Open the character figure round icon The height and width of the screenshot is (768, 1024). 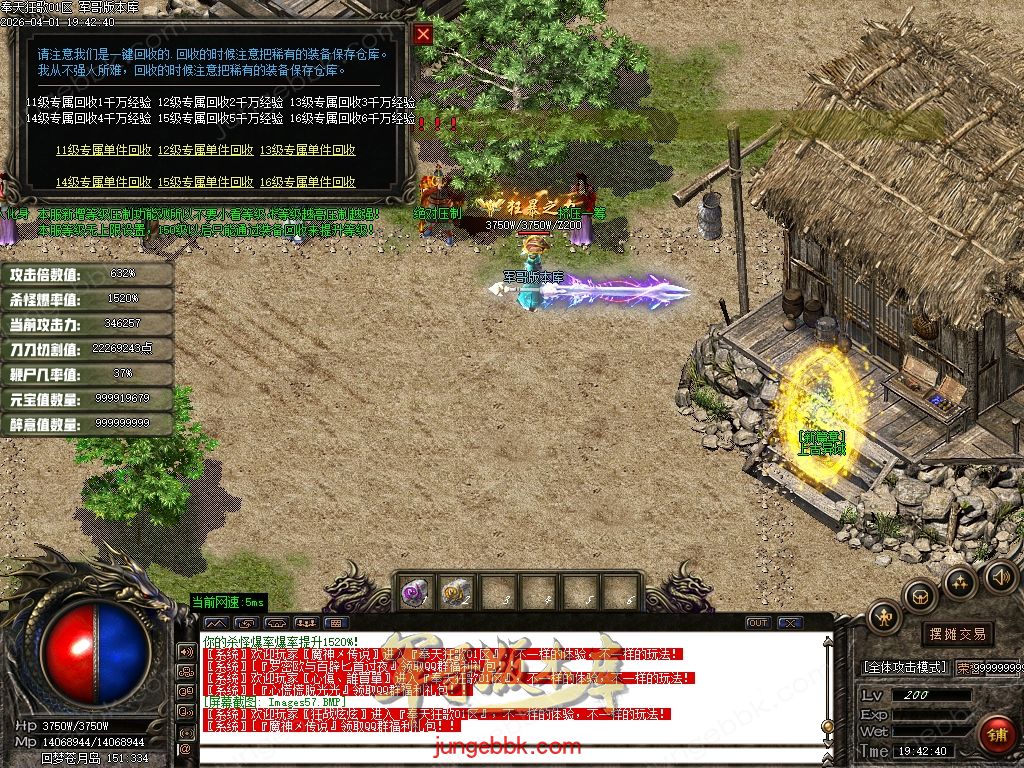[x=884, y=616]
